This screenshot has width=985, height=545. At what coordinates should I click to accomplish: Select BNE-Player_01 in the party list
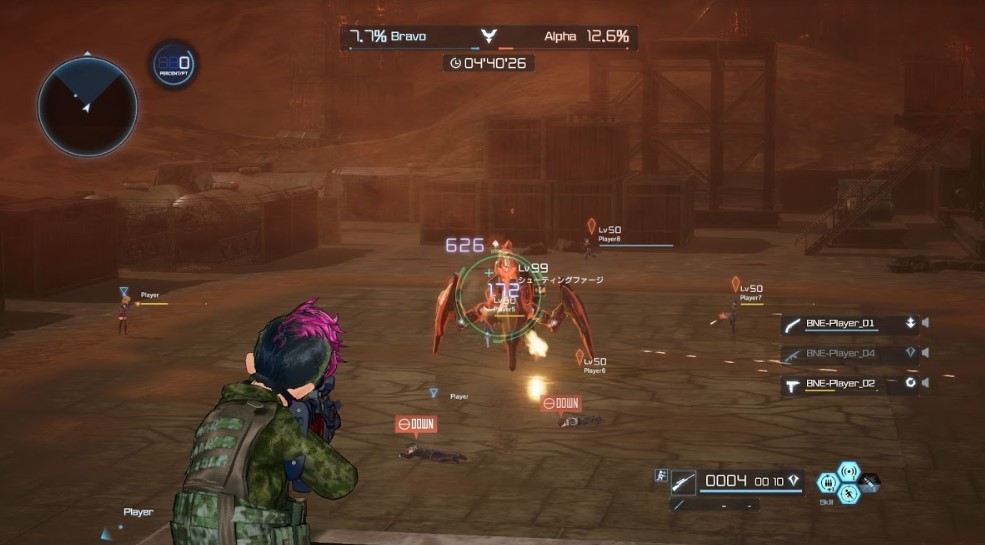point(840,323)
